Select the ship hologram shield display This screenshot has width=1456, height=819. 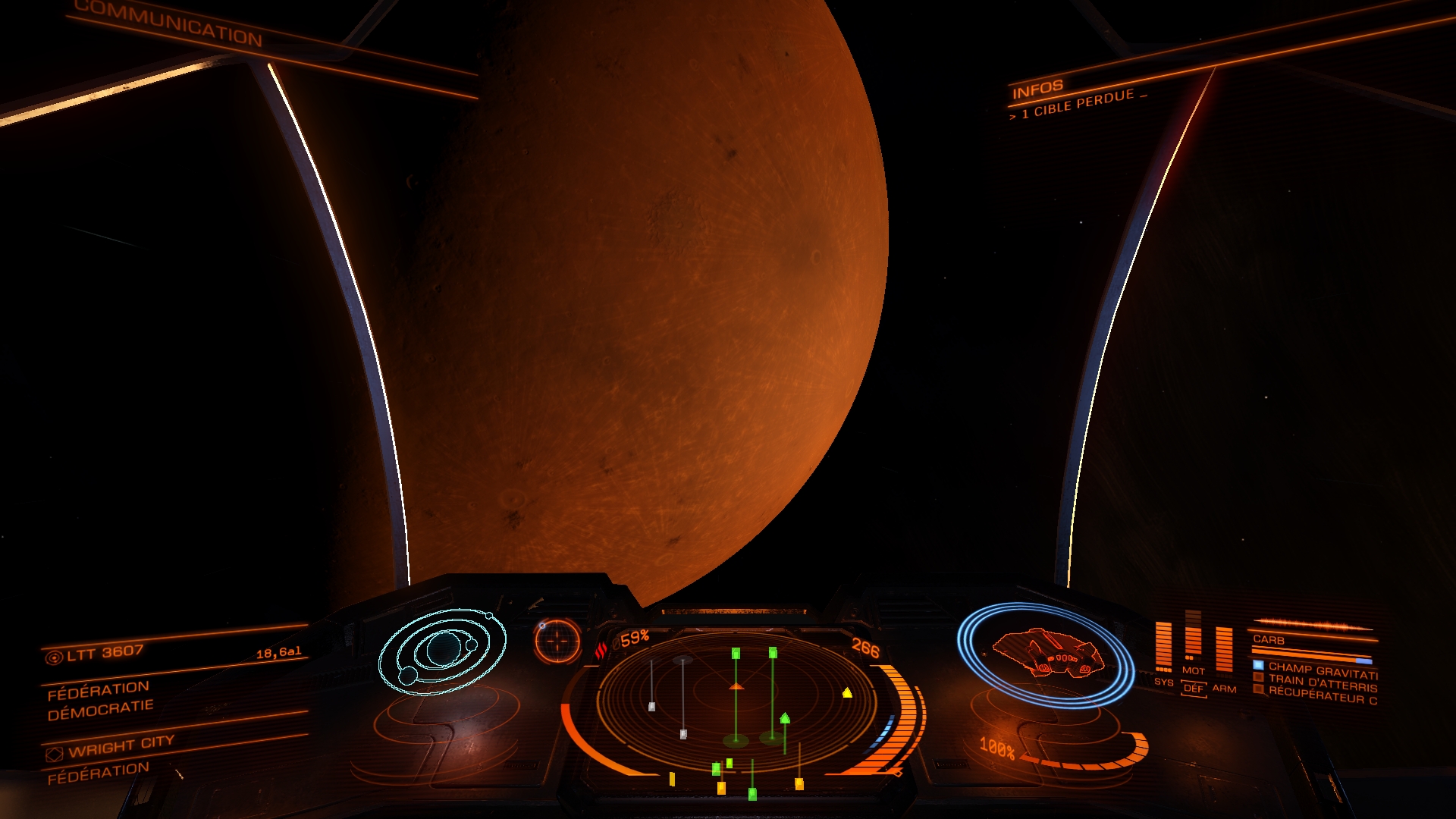pyautogui.click(x=1046, y=654)
